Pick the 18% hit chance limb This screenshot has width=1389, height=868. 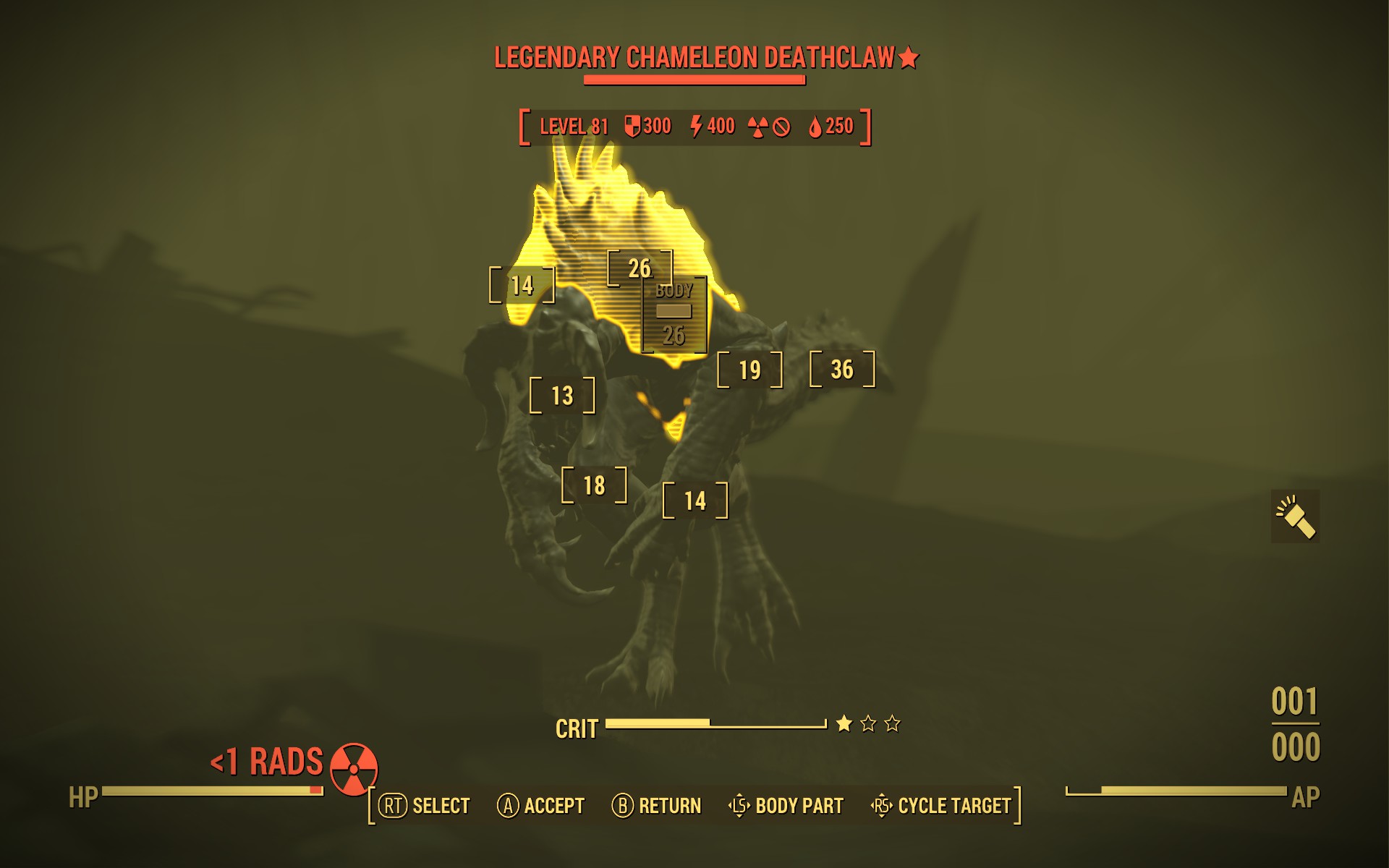pos(594,485)
